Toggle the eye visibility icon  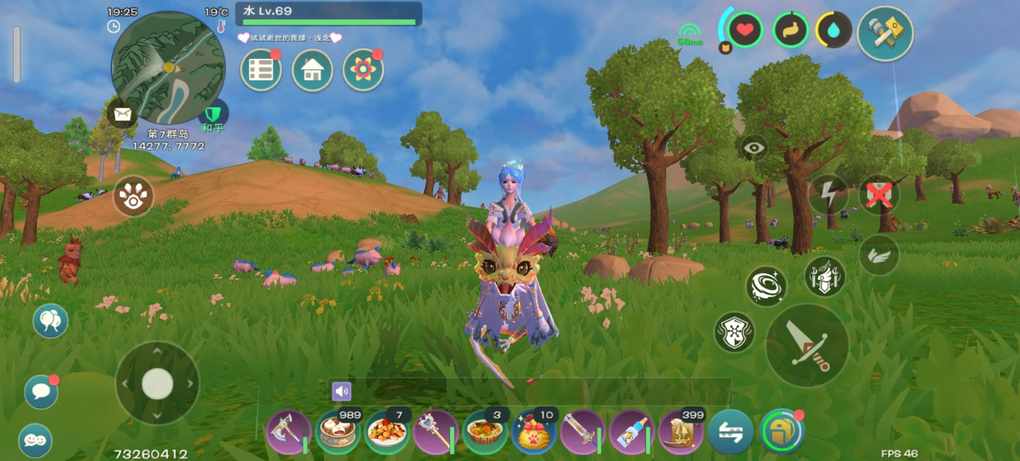coord(753,147)
